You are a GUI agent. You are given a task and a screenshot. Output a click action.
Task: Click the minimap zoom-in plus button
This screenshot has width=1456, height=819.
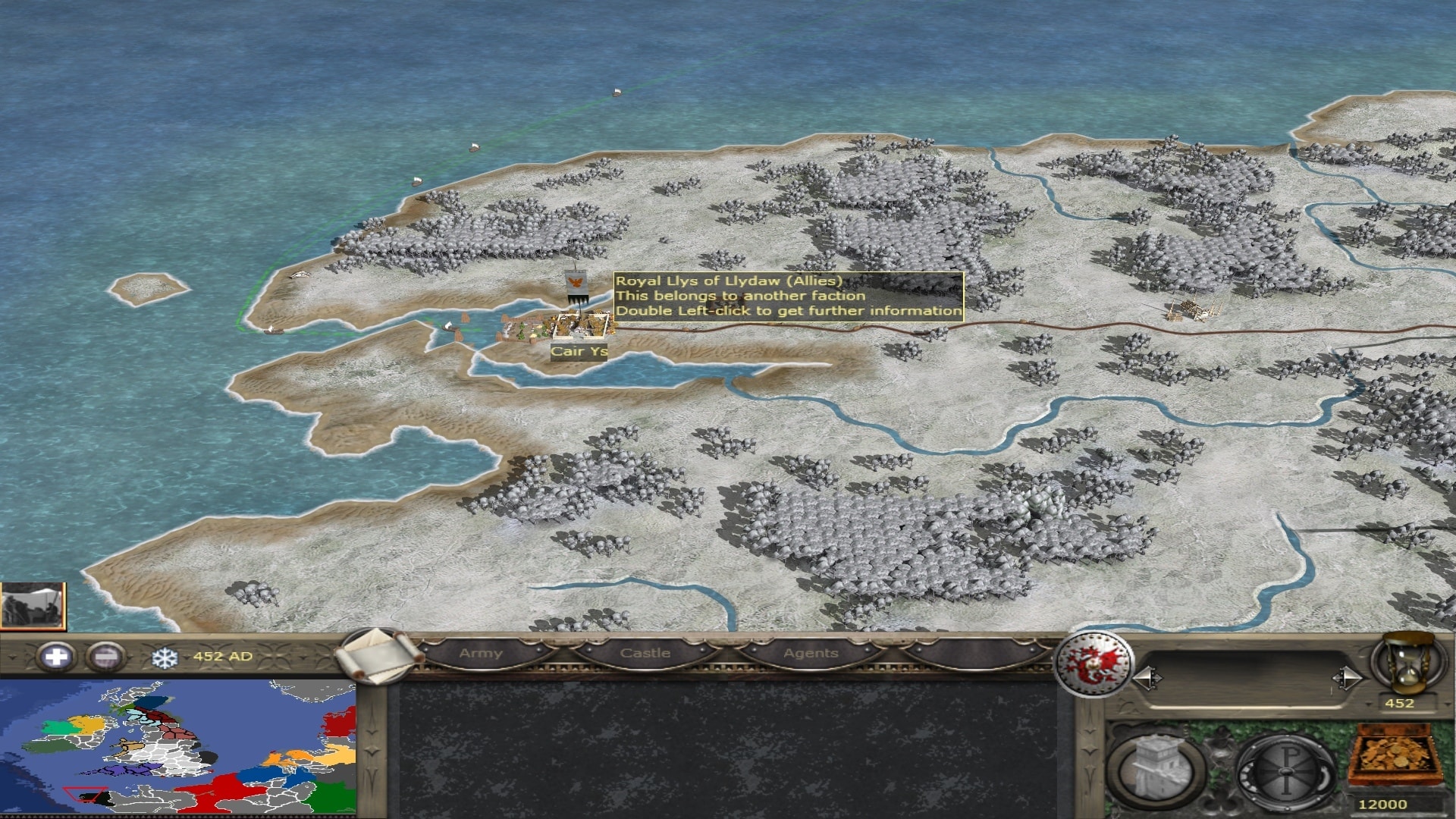tap(56, 657)
